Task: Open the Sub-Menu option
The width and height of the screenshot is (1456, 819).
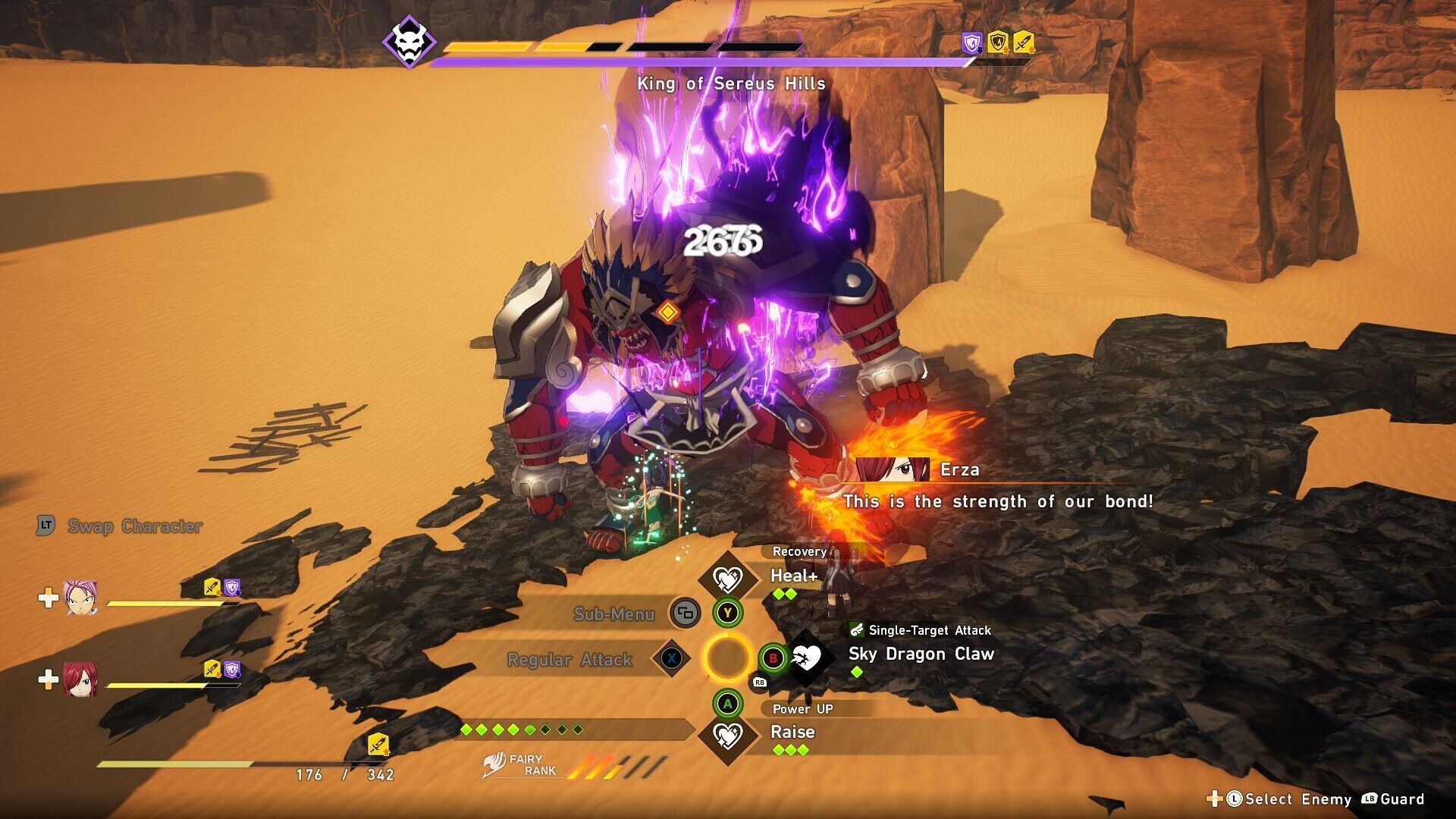Action: pyautogui.click(x=614, y=613)
